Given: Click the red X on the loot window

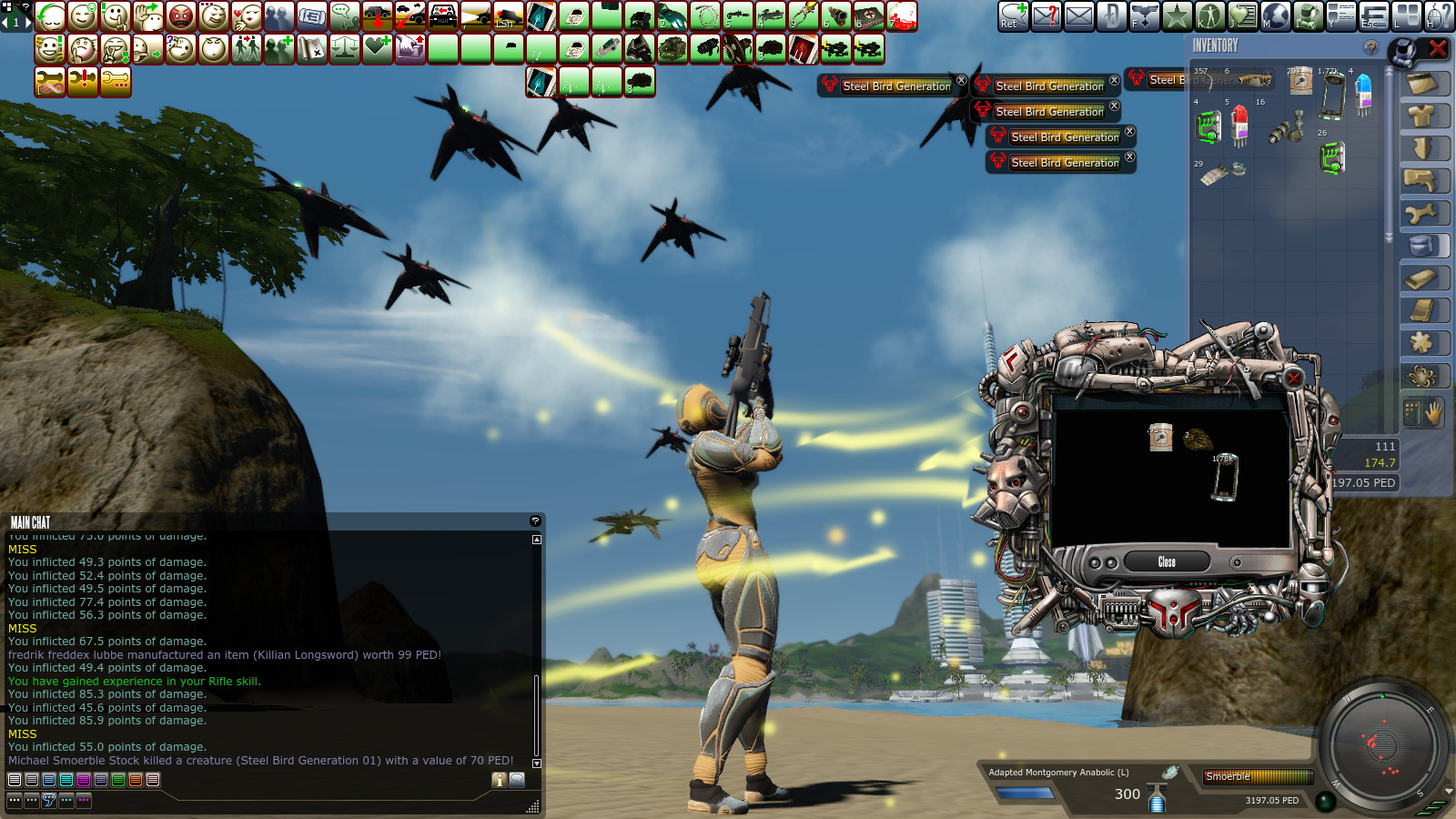Looking at the screenshot, I should (x=1293, y=377).
